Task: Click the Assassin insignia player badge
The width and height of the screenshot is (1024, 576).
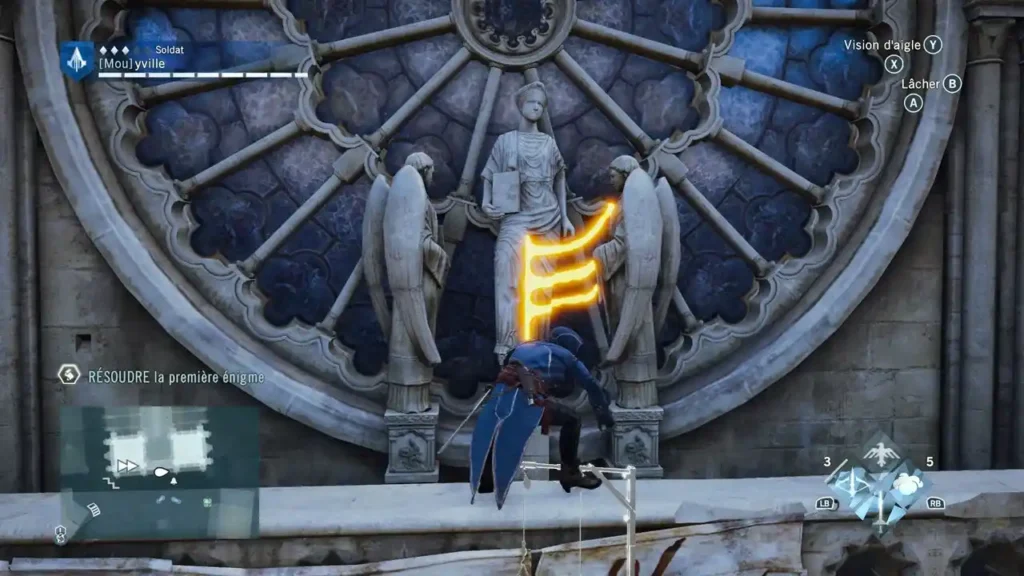Action: [x=77, y=58]
